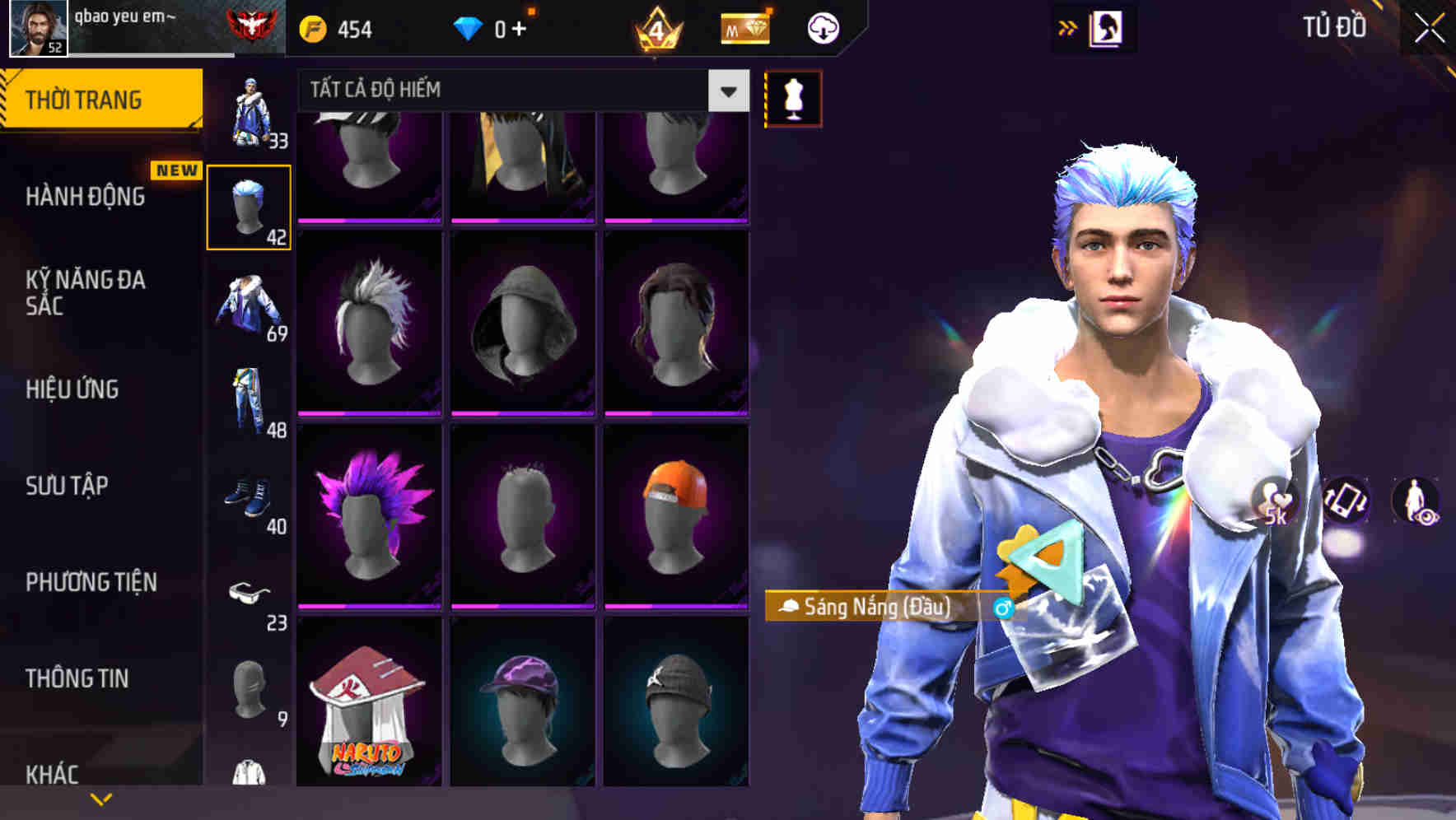Expand the bottom sidebar chevron below KHÁC
The height and width of the screenshot is (820, 1456).
click(100, 799)
